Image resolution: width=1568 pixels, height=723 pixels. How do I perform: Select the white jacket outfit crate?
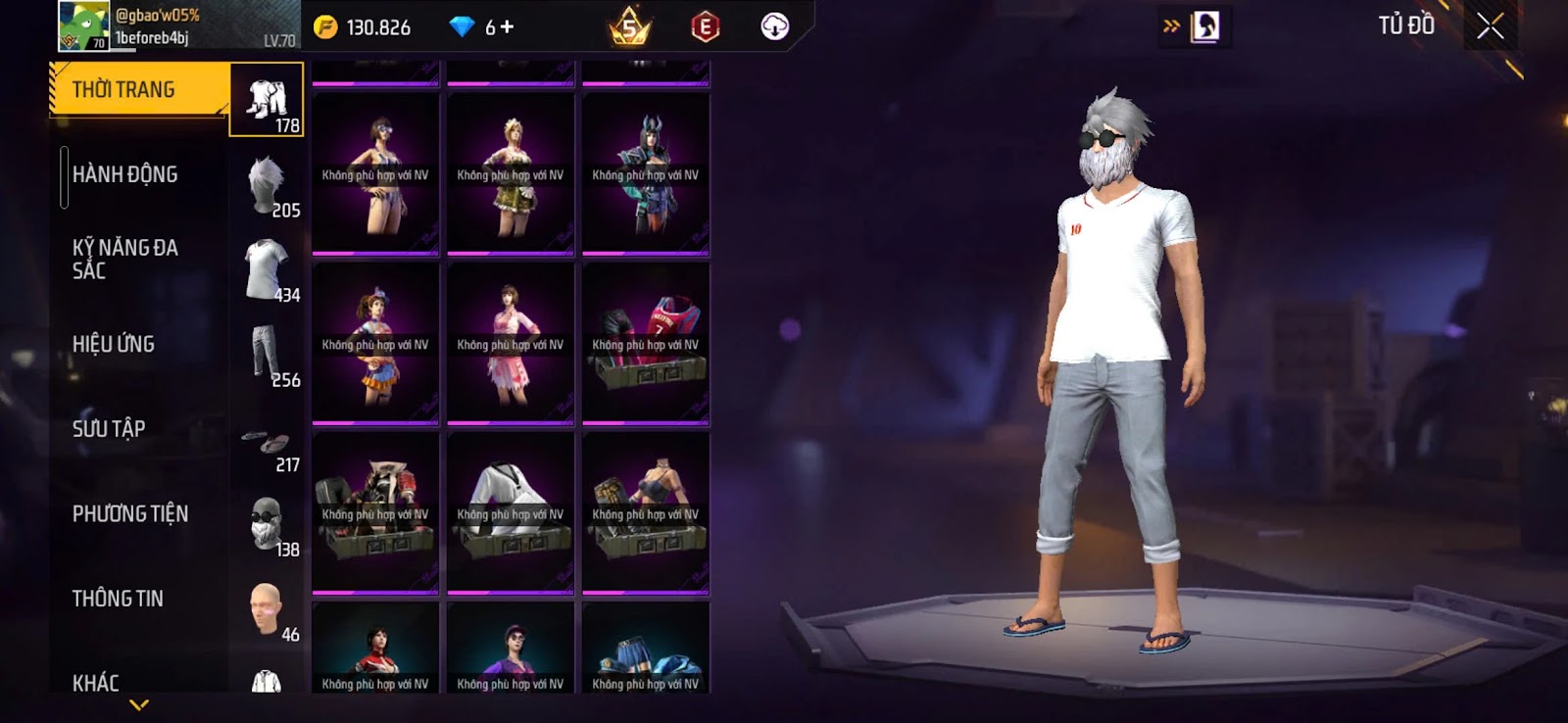(511, 512)
